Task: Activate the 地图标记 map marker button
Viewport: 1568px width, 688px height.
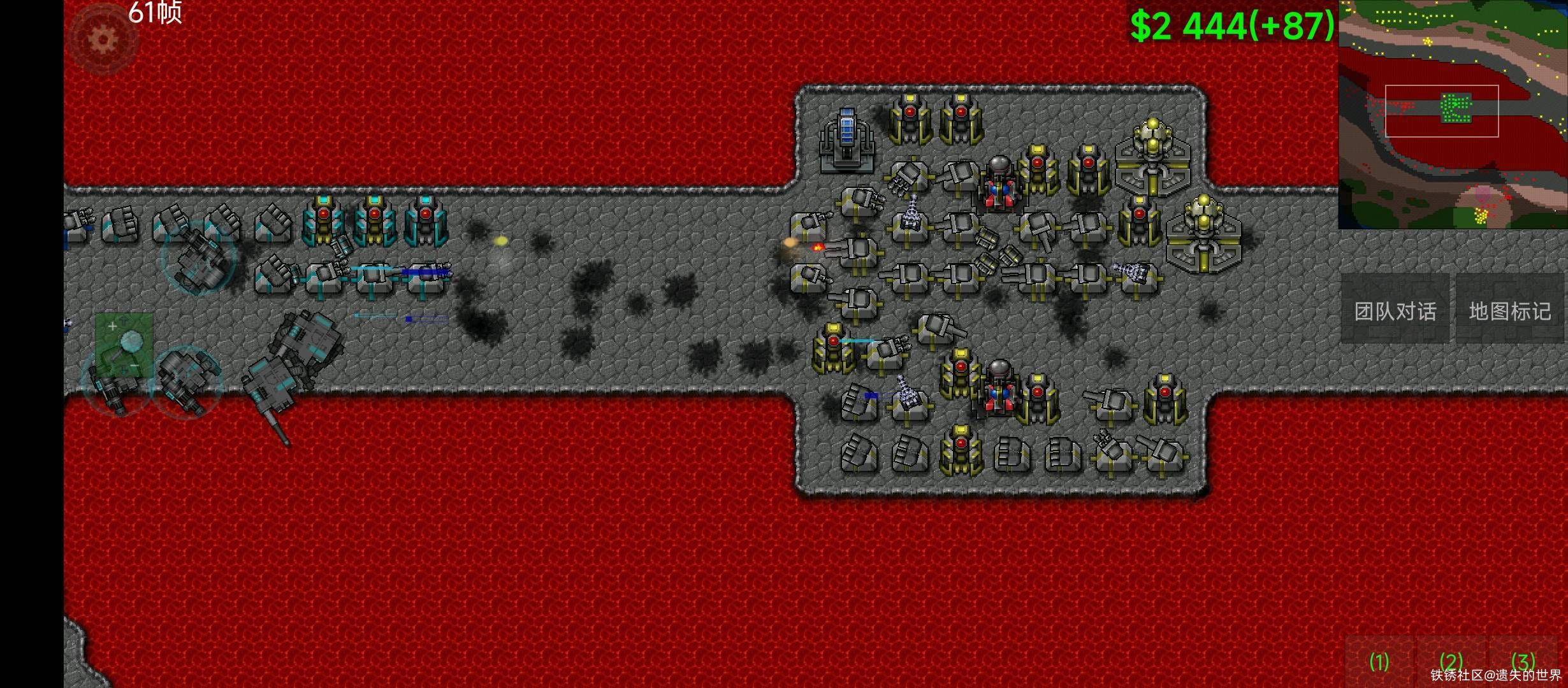Action: 1510,311
